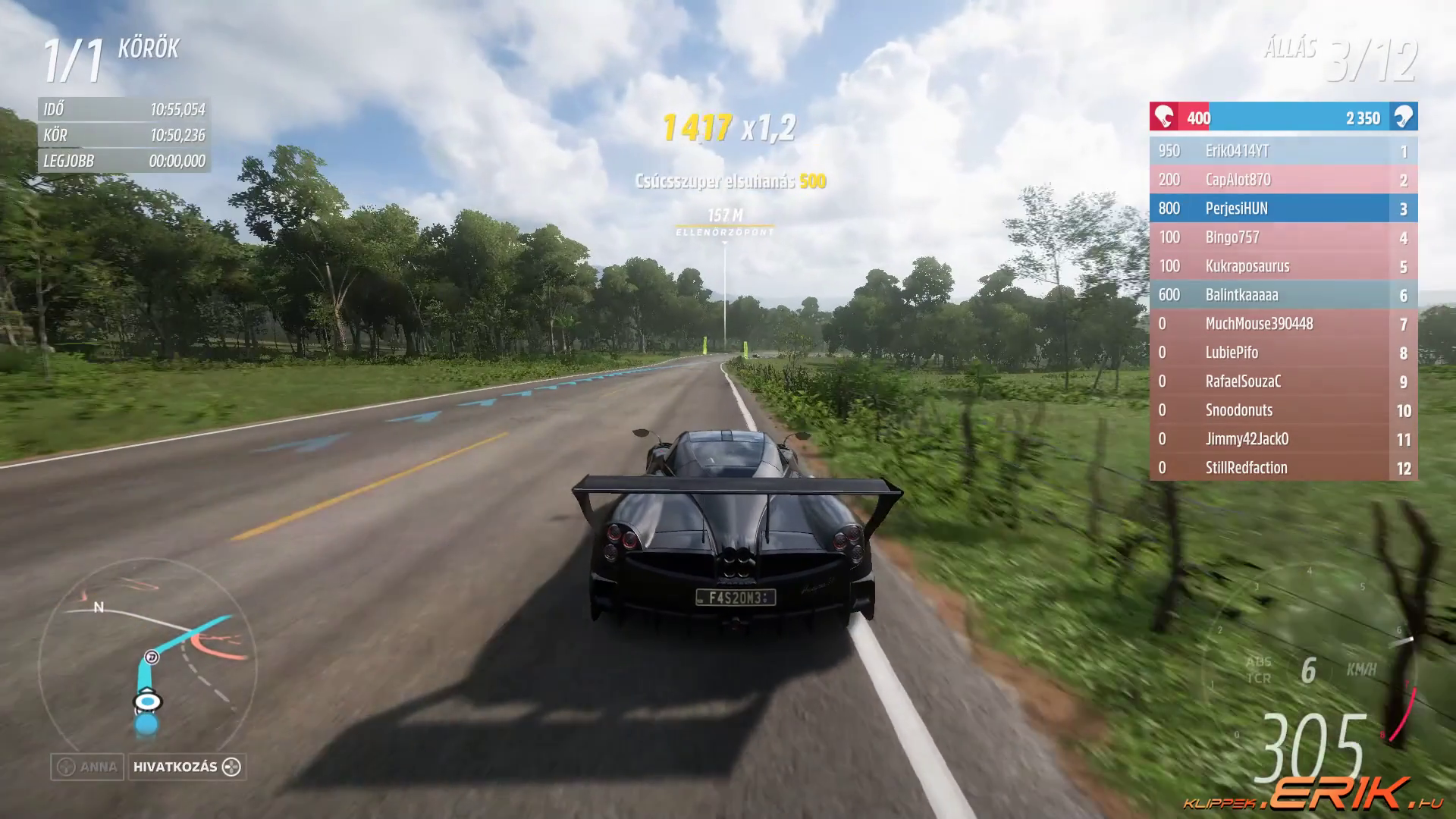Viewport: 1456px width, 819px height.
Task: Select MuchMouse390448 in the standings
Action: [1283, 324]
